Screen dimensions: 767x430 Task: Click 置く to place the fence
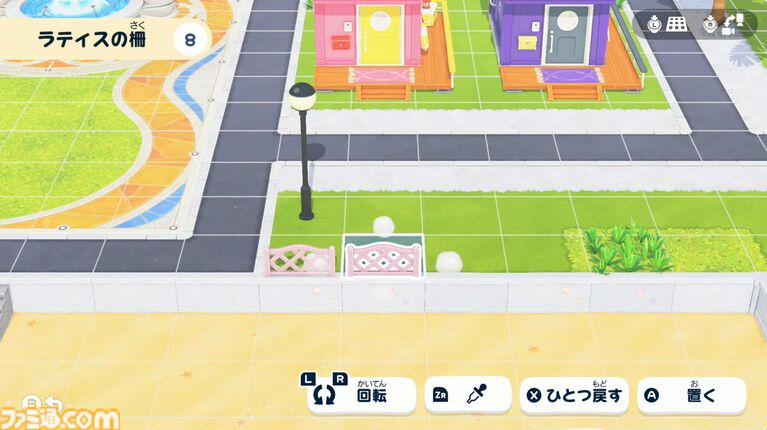click(x=691, y=395)
